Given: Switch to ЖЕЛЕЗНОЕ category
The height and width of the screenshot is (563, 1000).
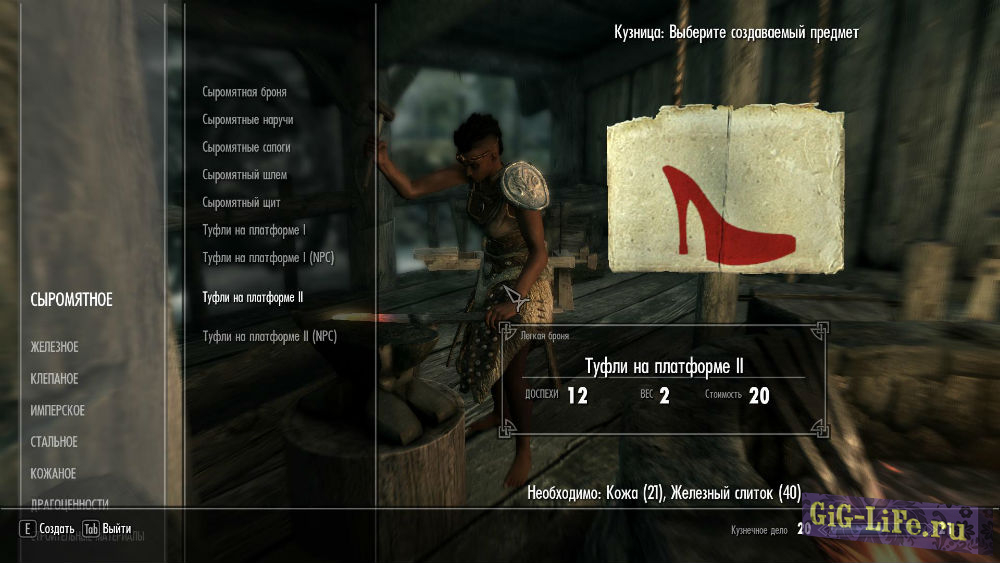Looking at the screenshot, I should tap(54, 347).
